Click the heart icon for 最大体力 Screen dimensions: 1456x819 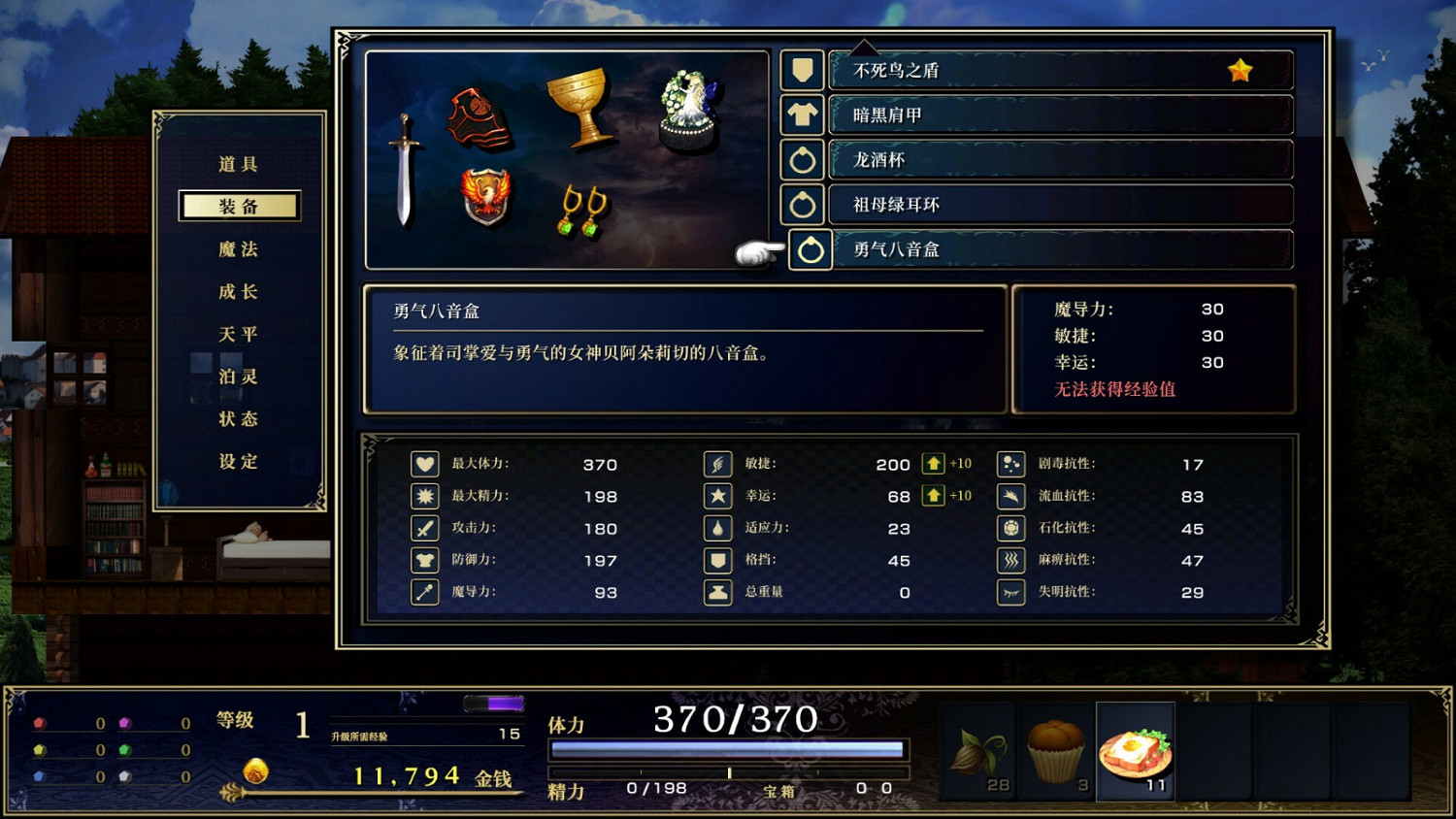pyautogui.click(x=424, y=464)
